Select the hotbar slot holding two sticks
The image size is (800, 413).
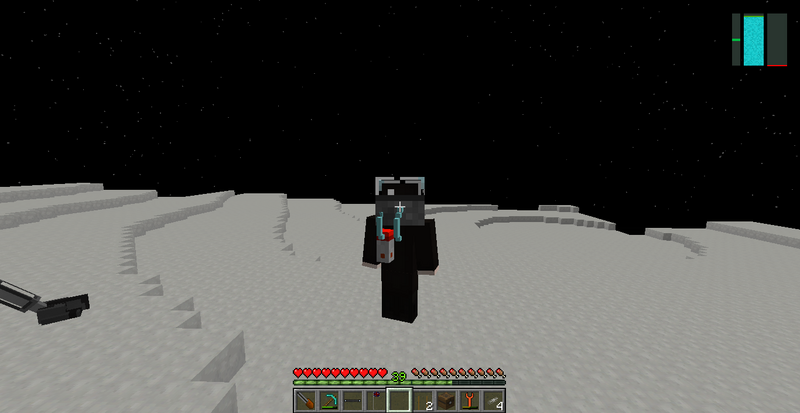tap(422, 401)
